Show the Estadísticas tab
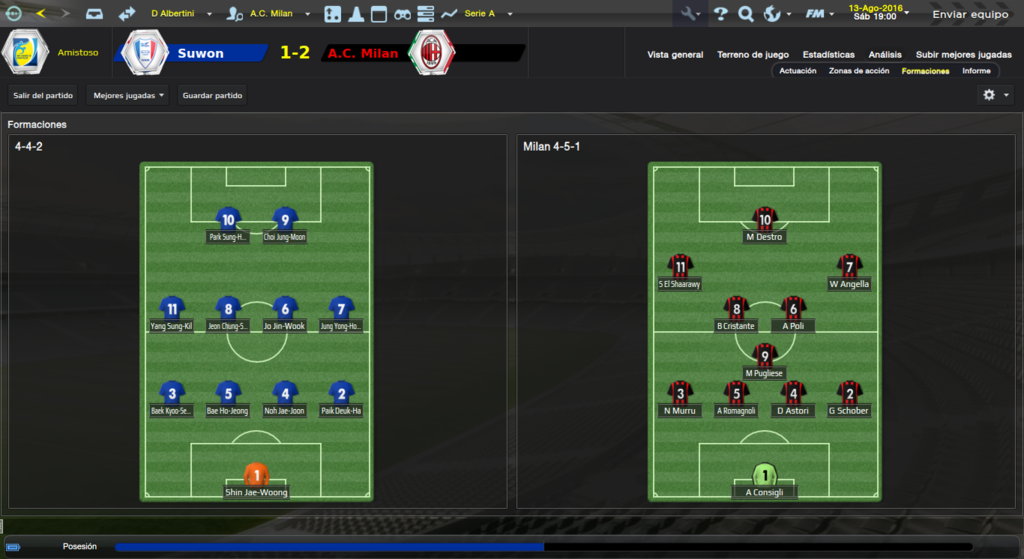The image size is (1024, 559). point(828,55)
